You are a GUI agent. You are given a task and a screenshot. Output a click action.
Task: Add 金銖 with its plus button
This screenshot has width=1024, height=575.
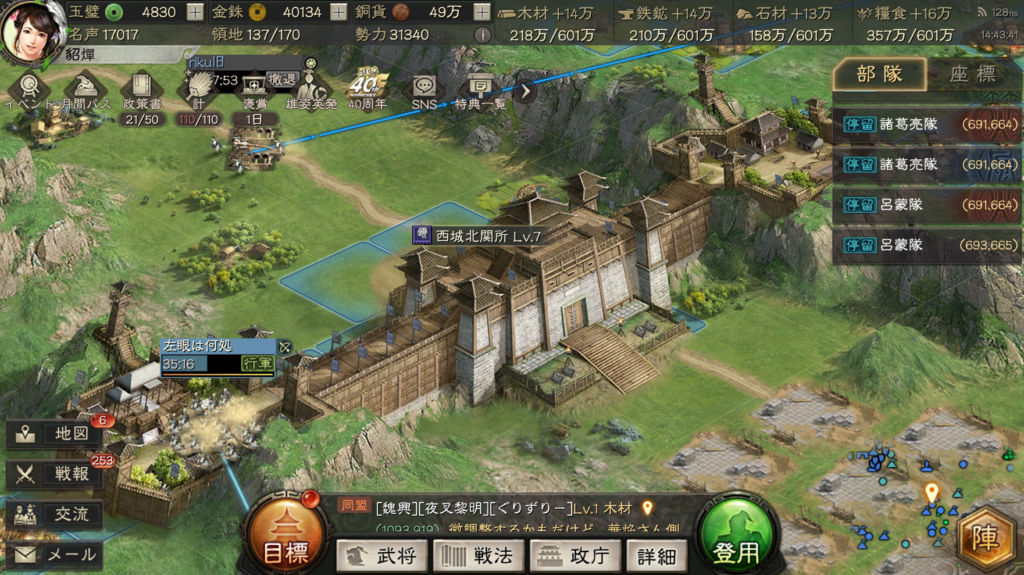tap(339, 13)
